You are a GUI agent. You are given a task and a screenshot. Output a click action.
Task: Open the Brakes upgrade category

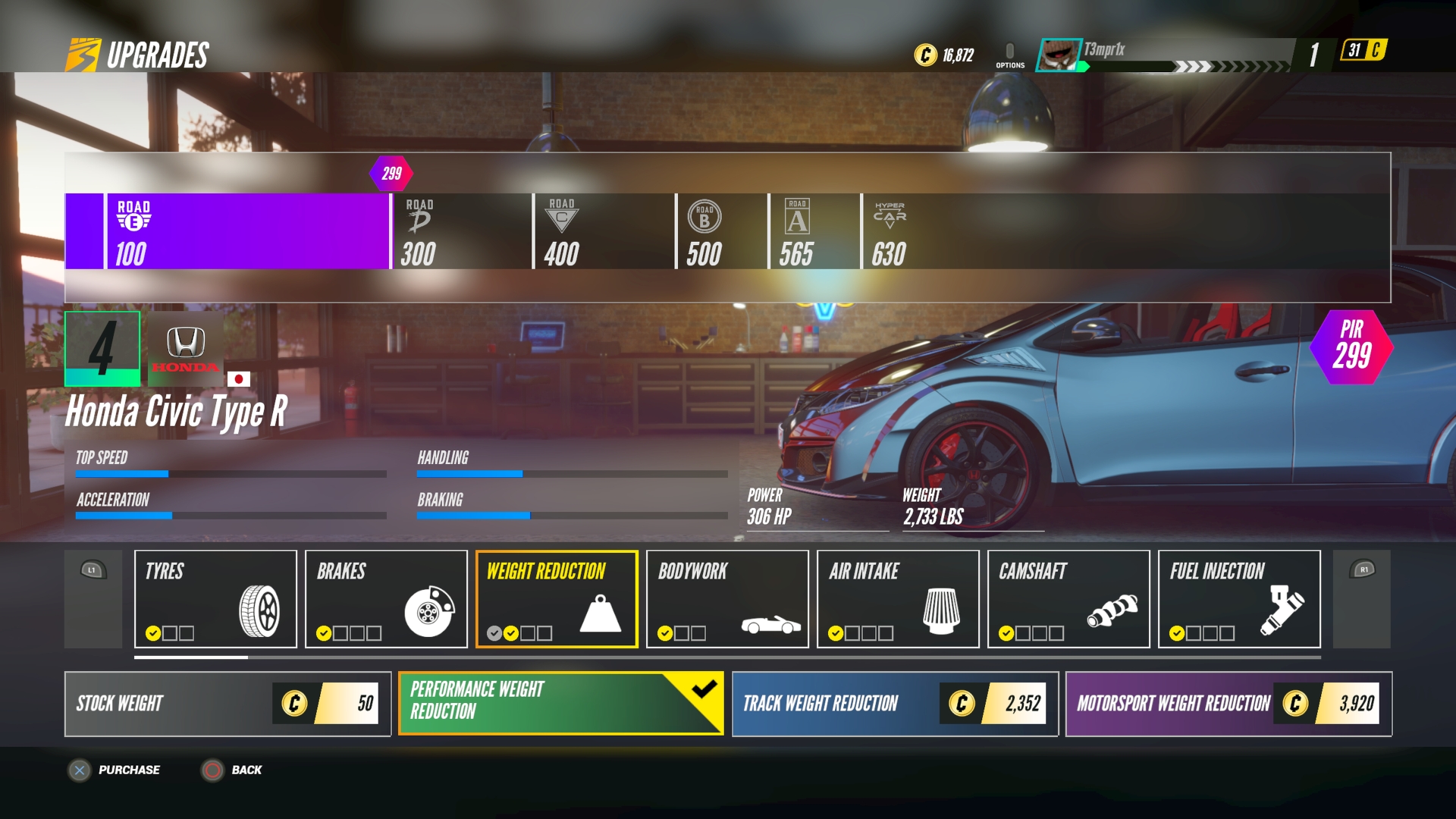coord(386,599)
